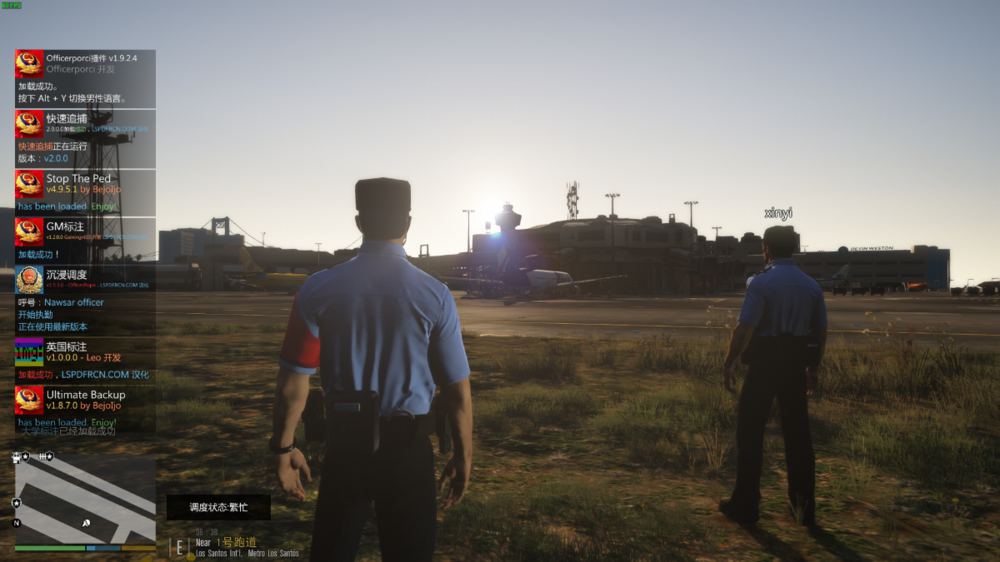1000x562 pixels.
Task: Choose the GM标注 notification
Action: click(85, 240)
